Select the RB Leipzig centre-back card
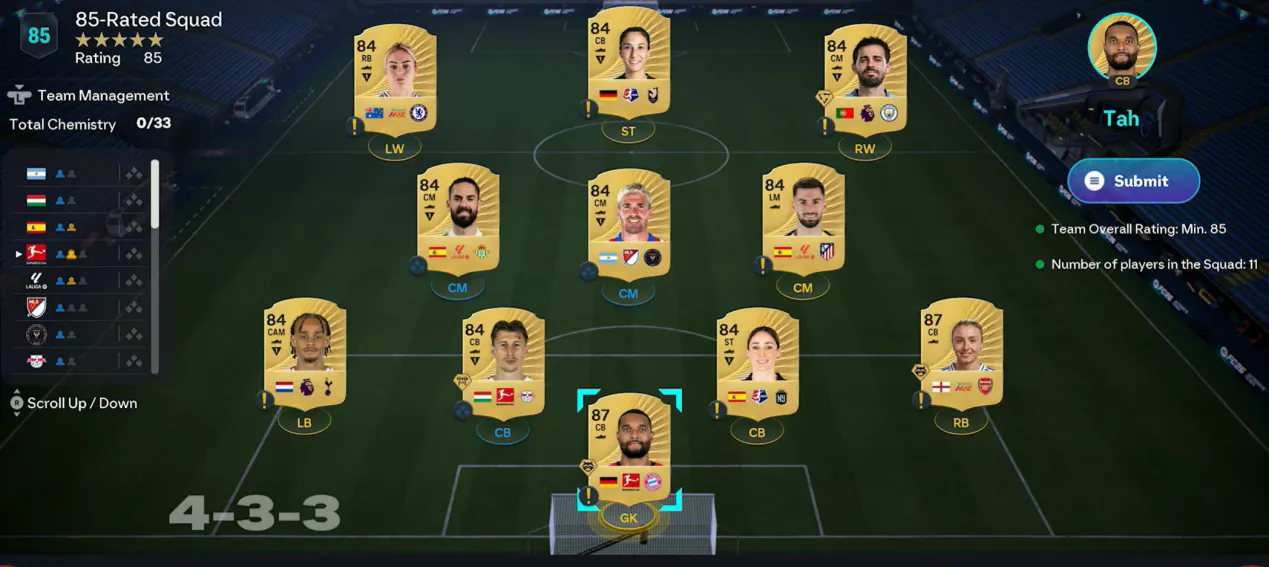1269x567 pixels. point(503,361)
